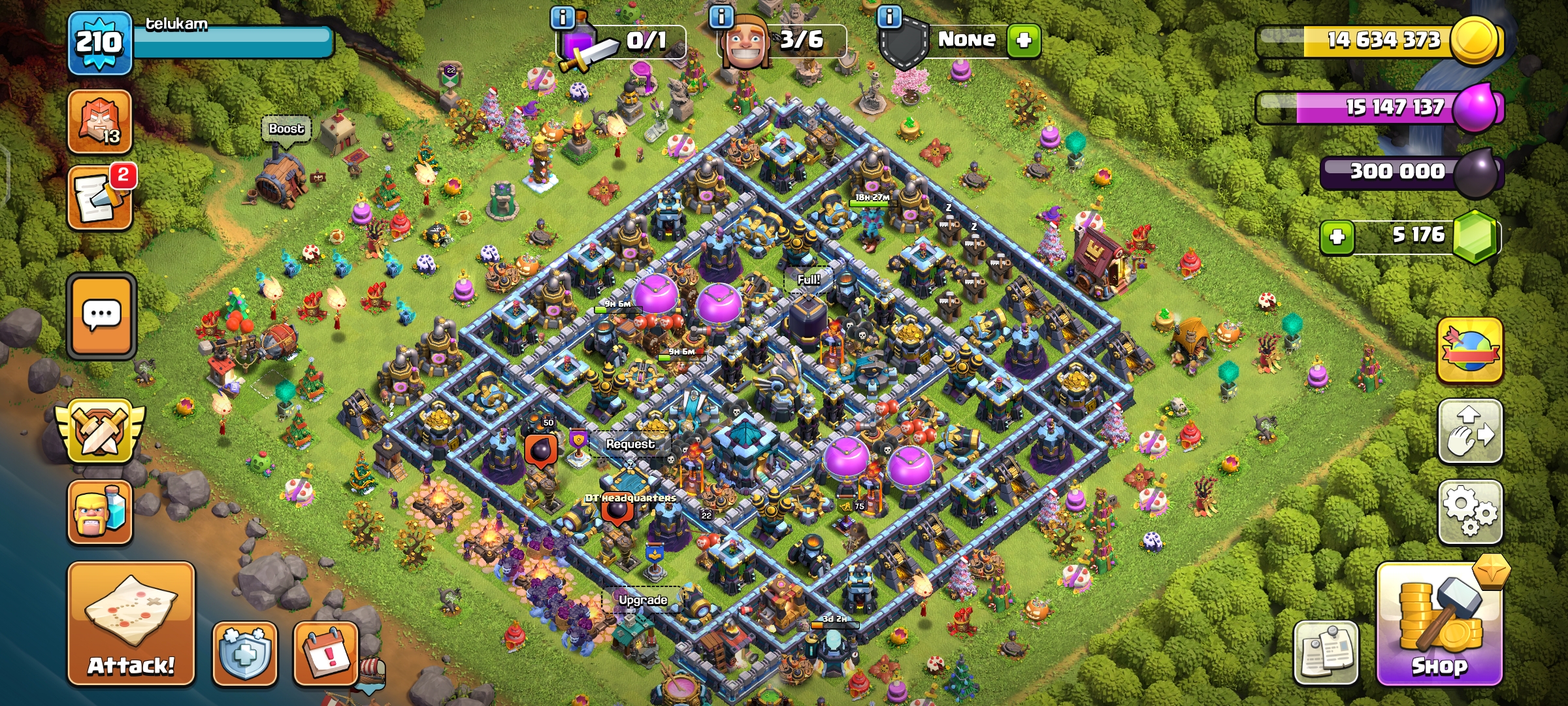Open the Attack! map button

[x=131, y=624]
